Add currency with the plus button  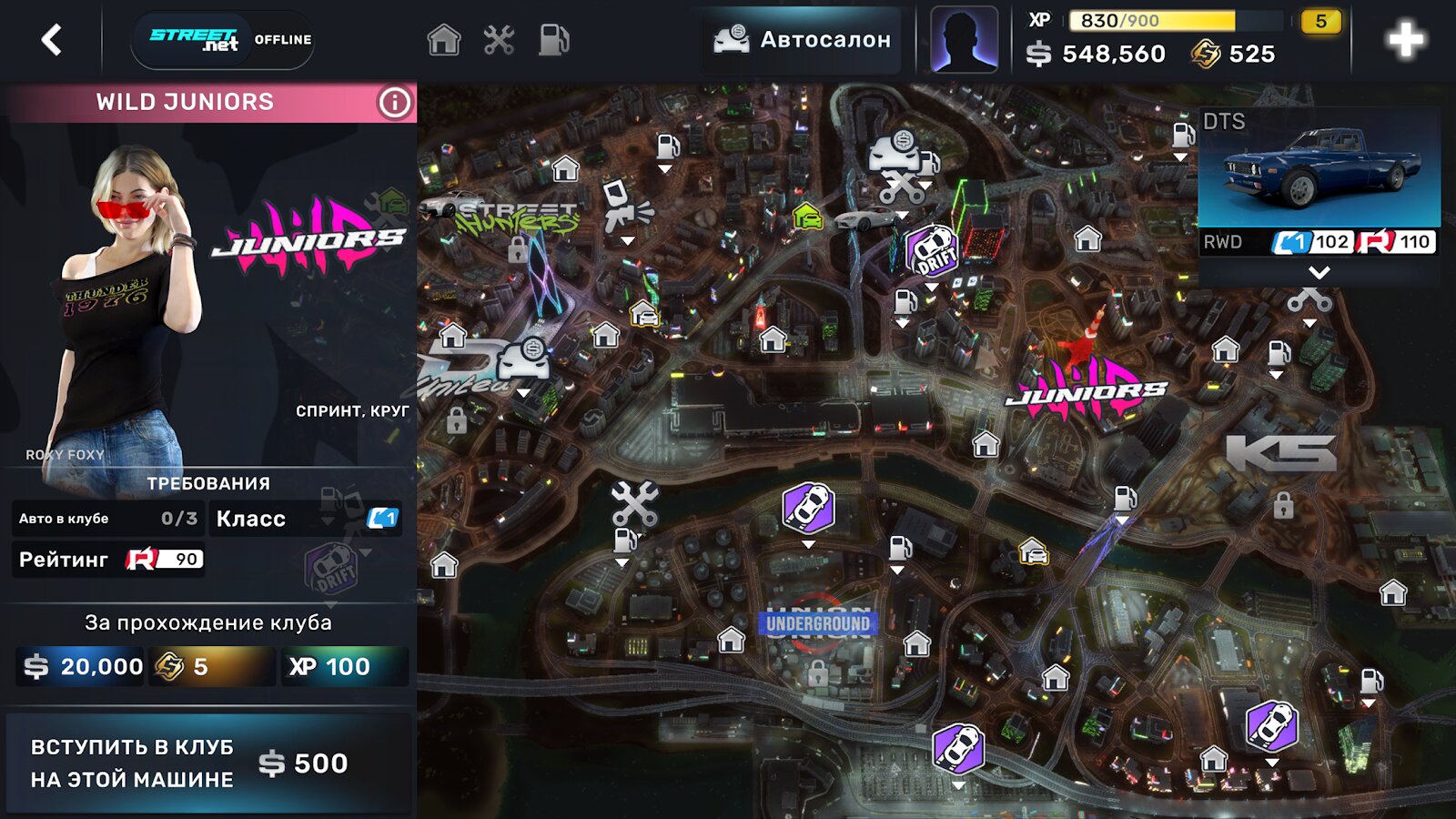1405,40
